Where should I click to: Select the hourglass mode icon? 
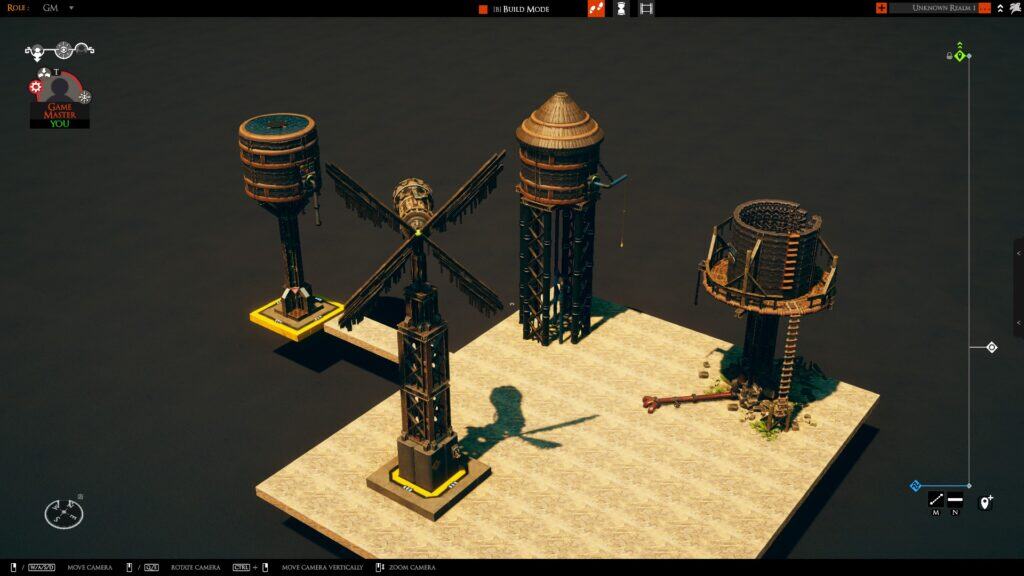pyautogui.click(x=621, y=9)
